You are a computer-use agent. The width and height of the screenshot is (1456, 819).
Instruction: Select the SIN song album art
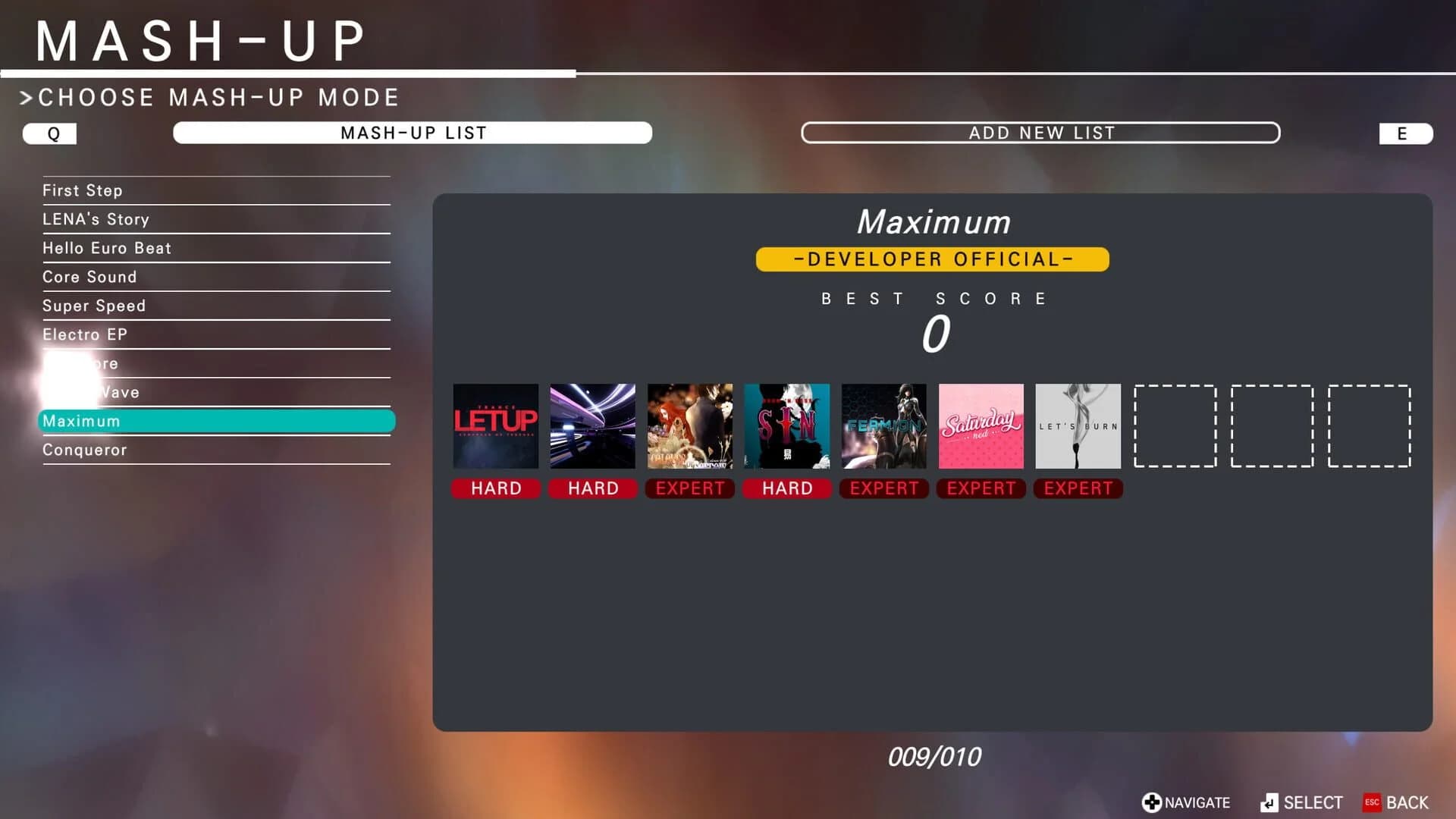(x=787, y=425)
